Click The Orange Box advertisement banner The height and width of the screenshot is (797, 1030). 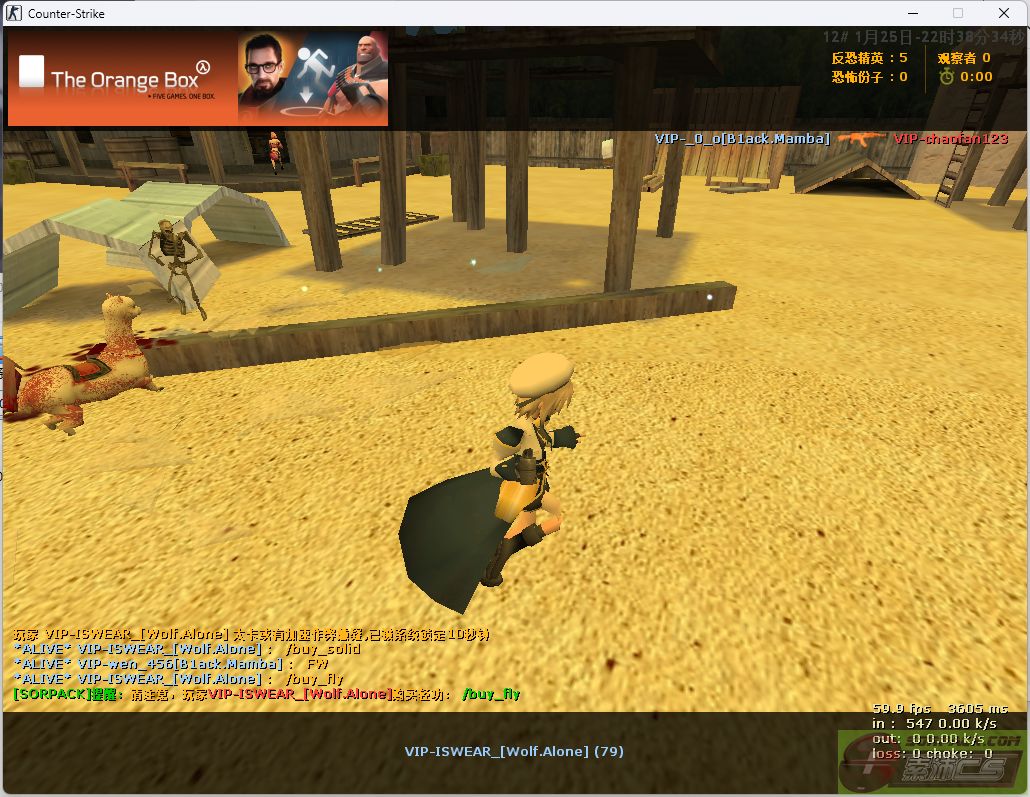point(197,78)
